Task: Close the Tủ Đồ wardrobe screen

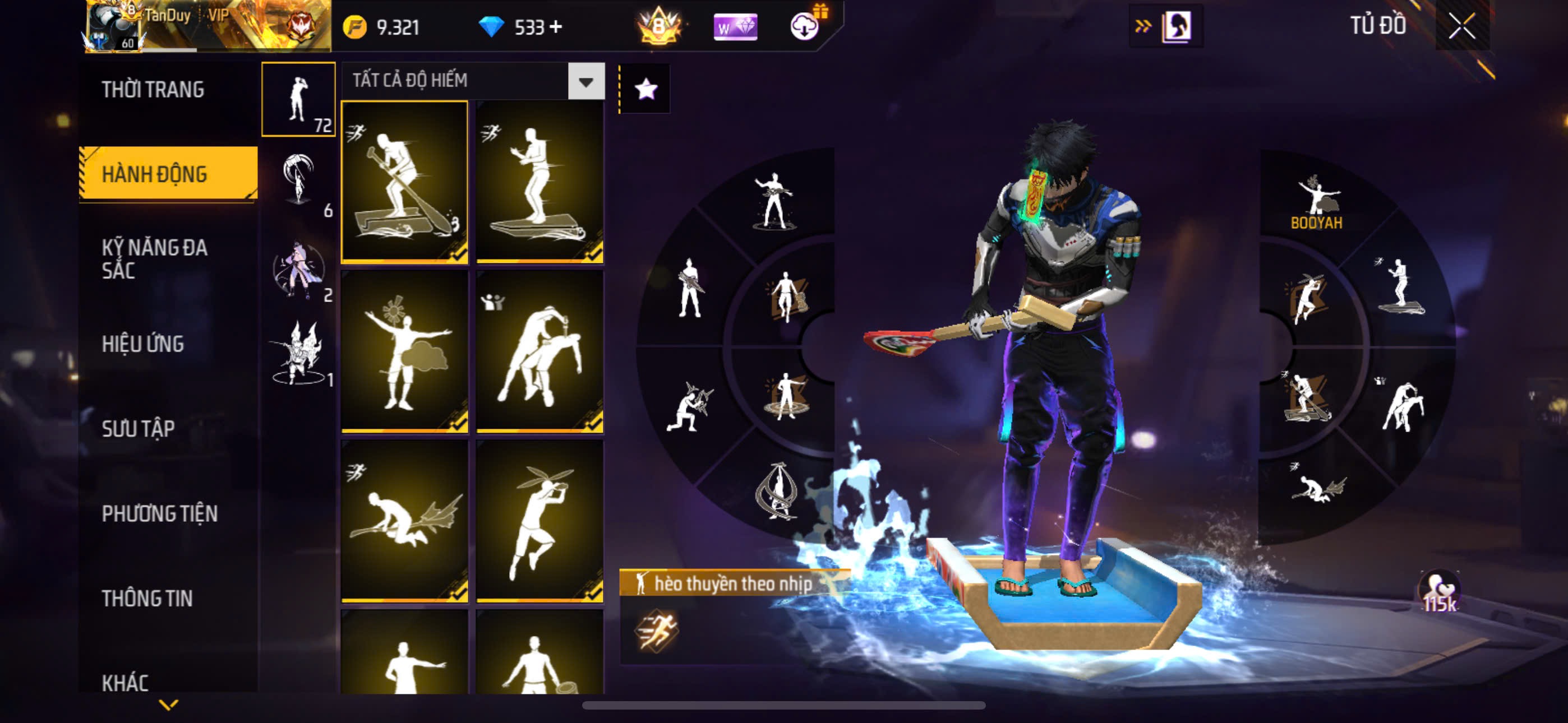Action: (x=1461, y=26)
